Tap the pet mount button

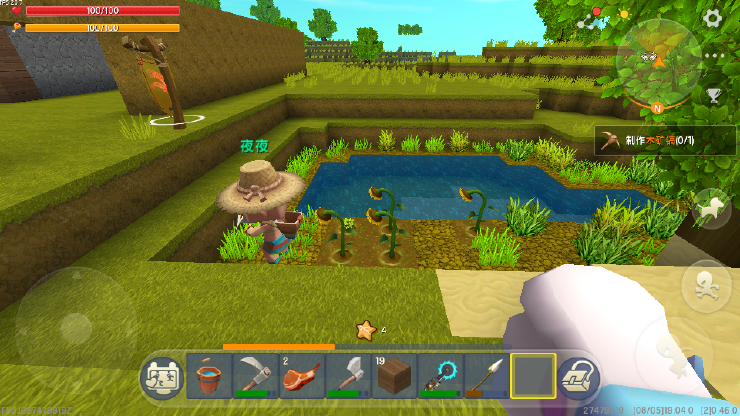(x=711, y=207)
